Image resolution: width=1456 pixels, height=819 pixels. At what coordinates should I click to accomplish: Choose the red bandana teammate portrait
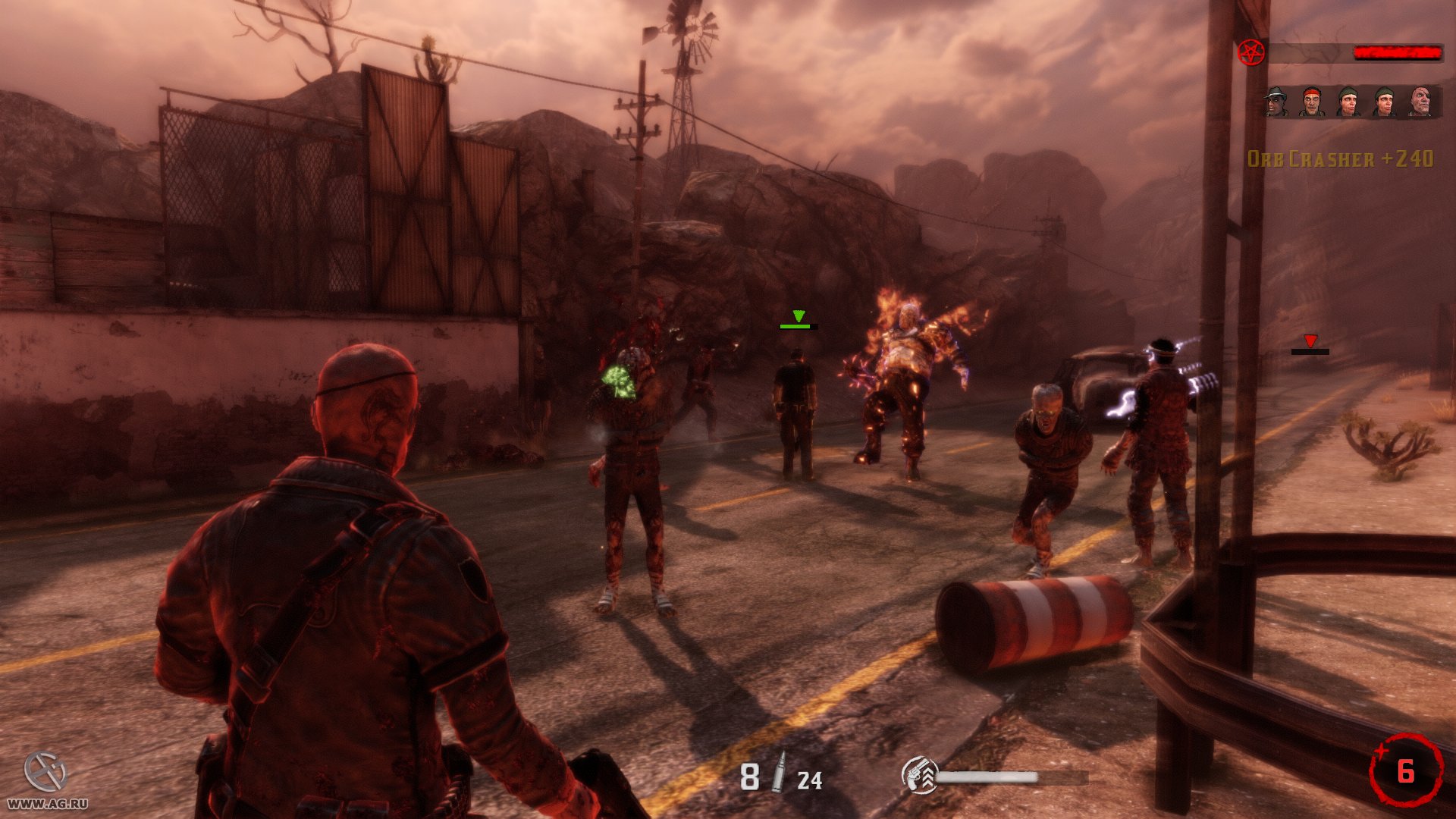pos(1312,102)
